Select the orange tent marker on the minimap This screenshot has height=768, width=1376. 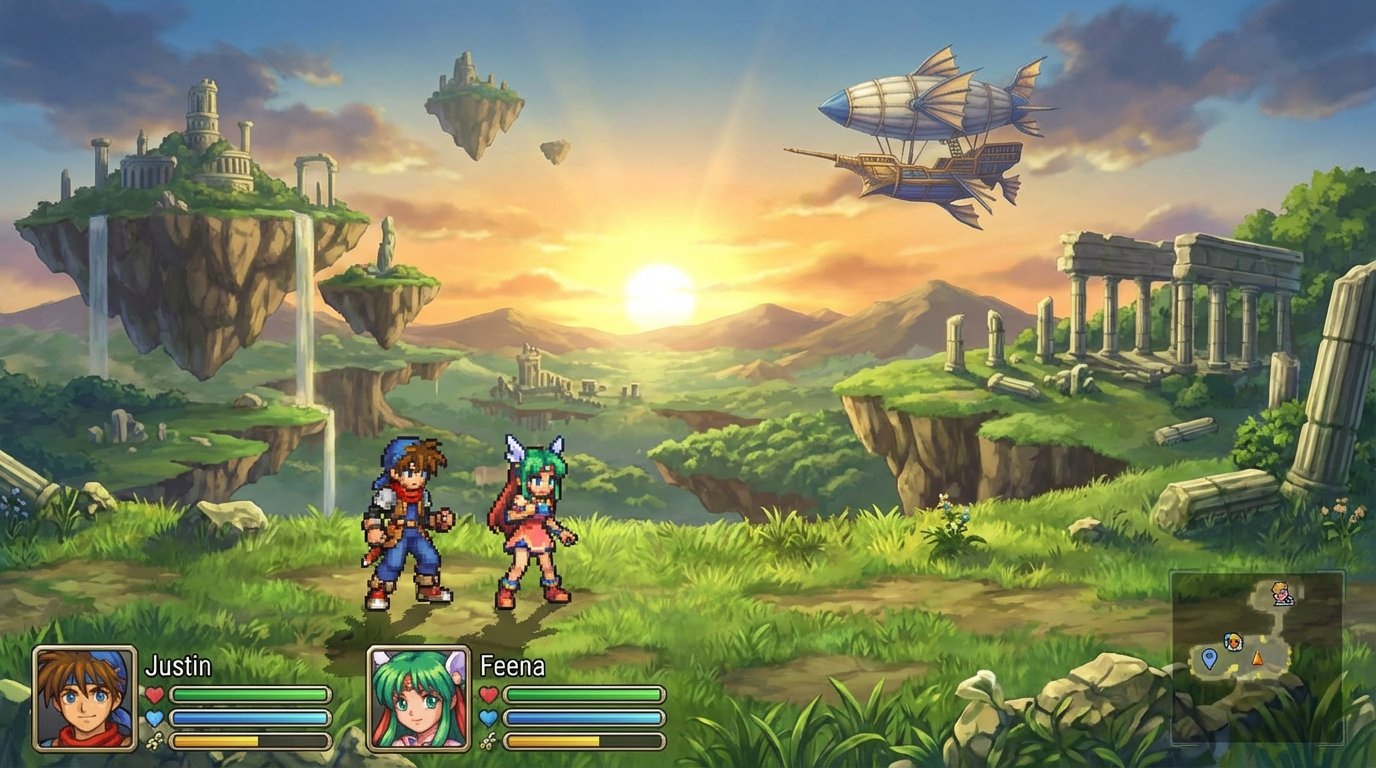1257,659
